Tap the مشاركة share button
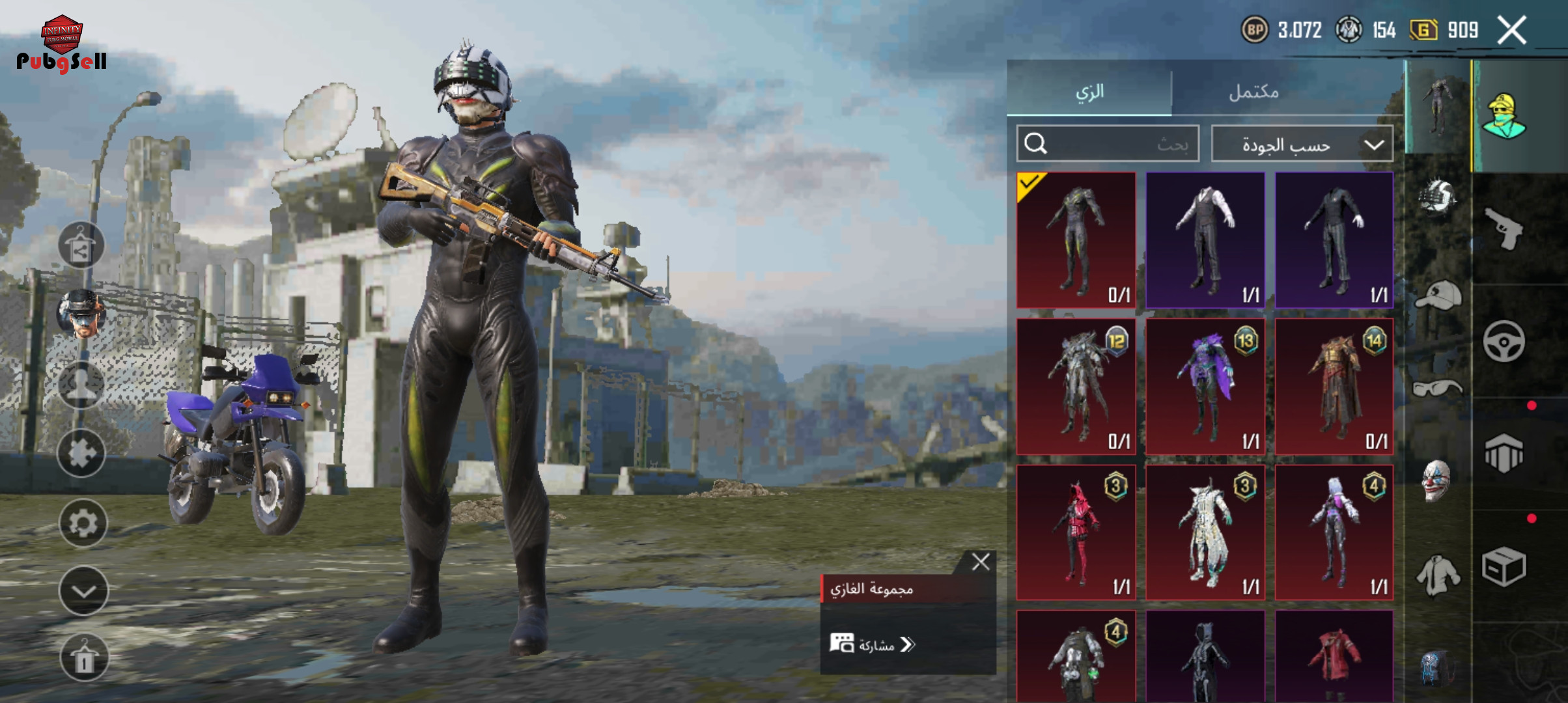The image size is (1568, 703). (x=873, y=644)
